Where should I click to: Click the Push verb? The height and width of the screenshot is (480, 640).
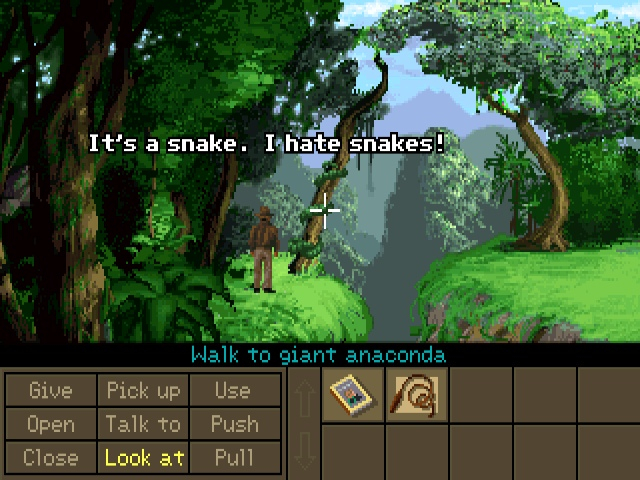coord(233,424)
